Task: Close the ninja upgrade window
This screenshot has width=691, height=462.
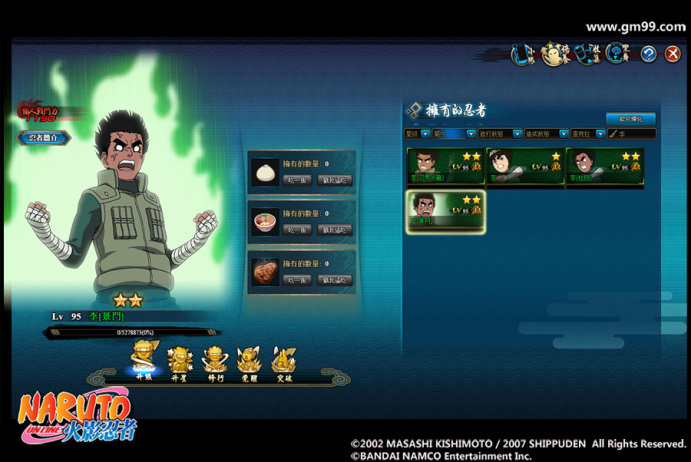Action: (672, 54)
